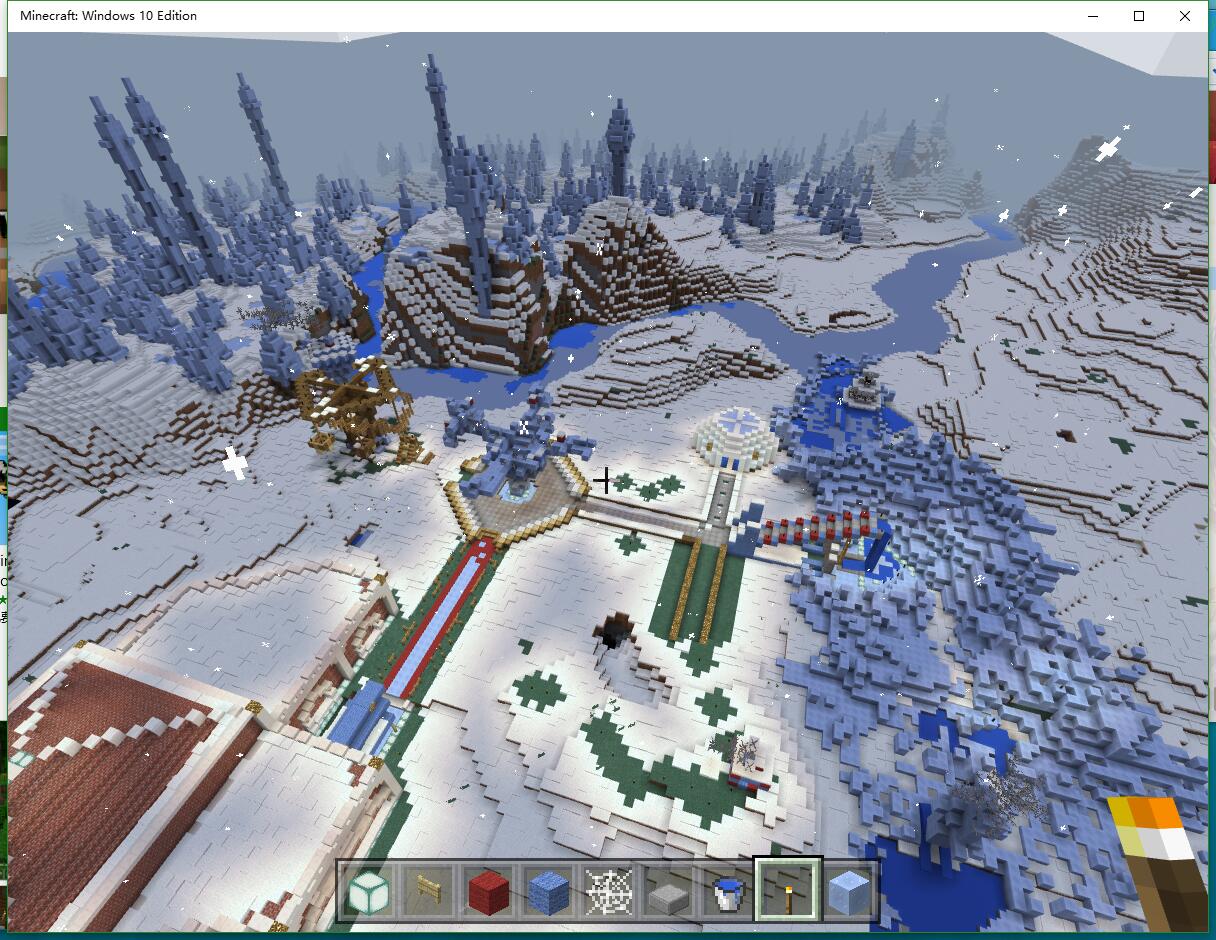Pick the blue wool block slot
This screenshot has height=940, width=1216.
(548, 889)
